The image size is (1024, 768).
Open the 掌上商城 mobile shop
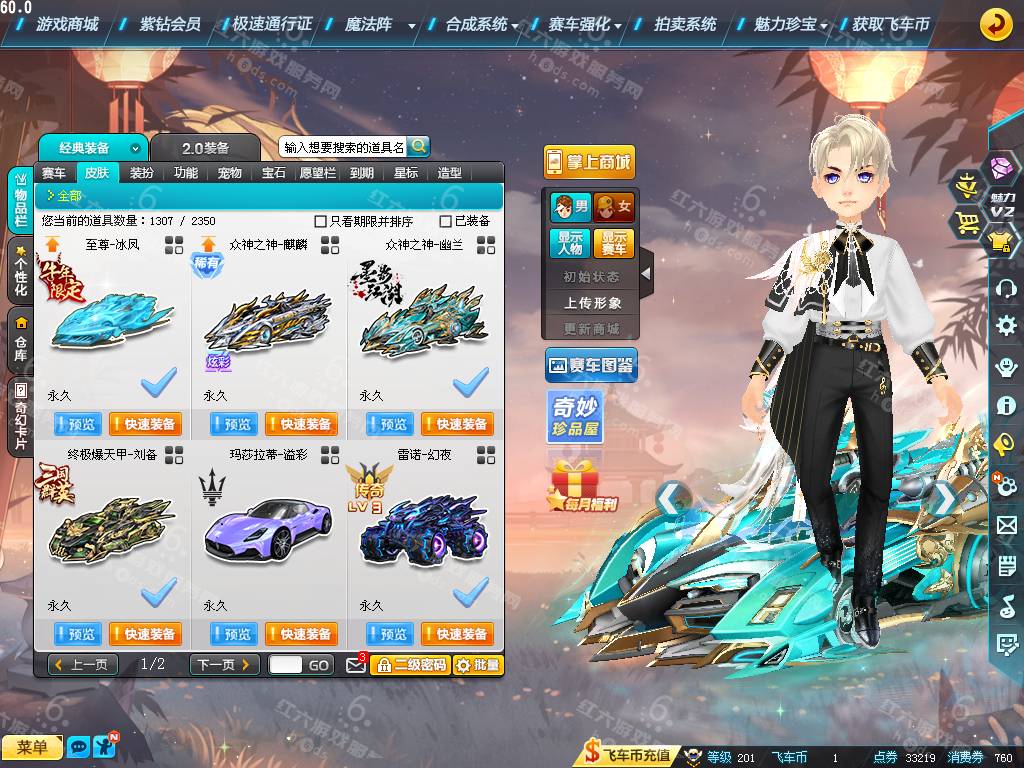click(589, 162)
